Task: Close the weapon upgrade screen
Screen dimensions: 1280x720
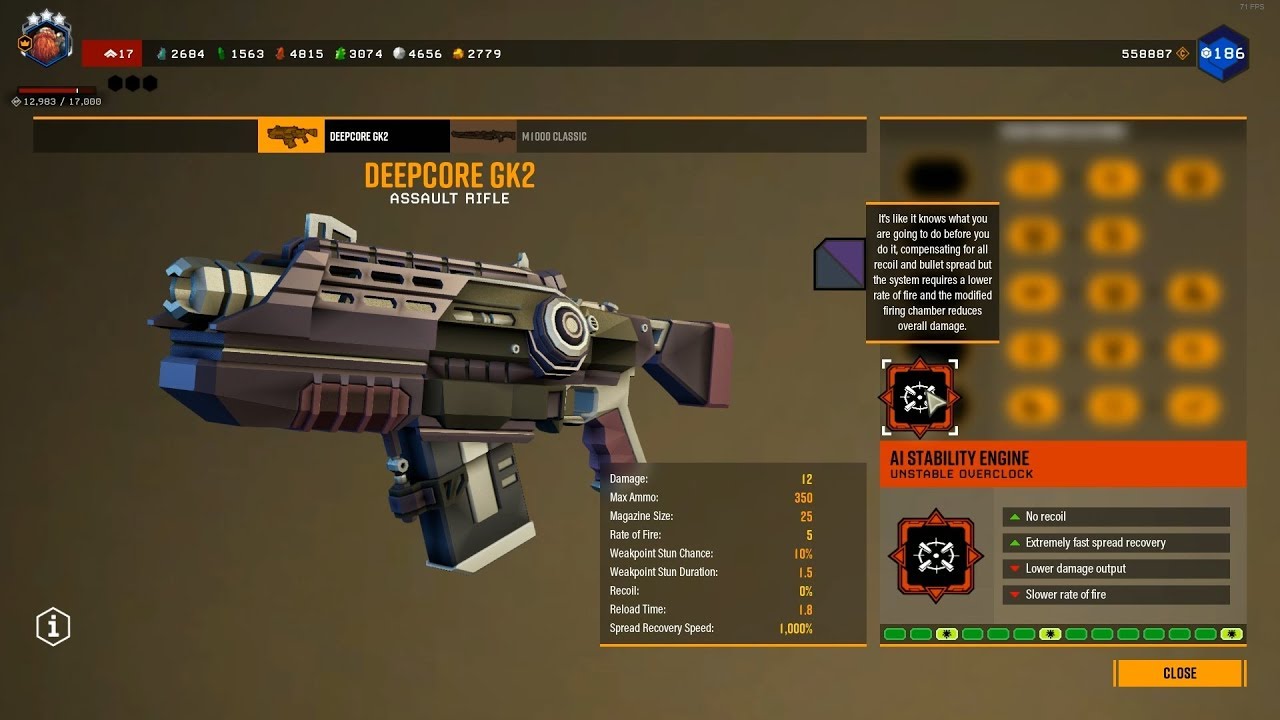Action: [1179, 673]
